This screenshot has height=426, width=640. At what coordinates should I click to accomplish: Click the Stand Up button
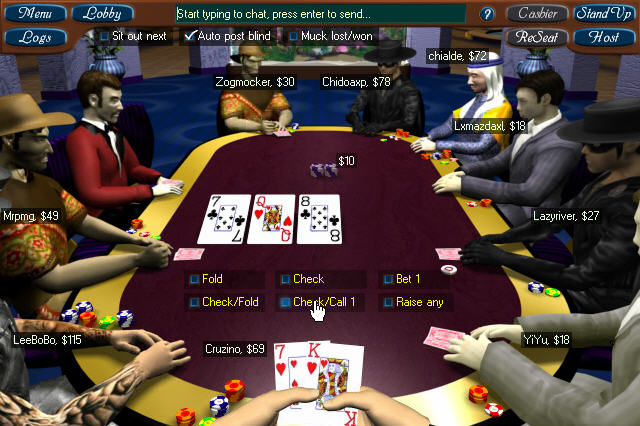pos(604,14)
